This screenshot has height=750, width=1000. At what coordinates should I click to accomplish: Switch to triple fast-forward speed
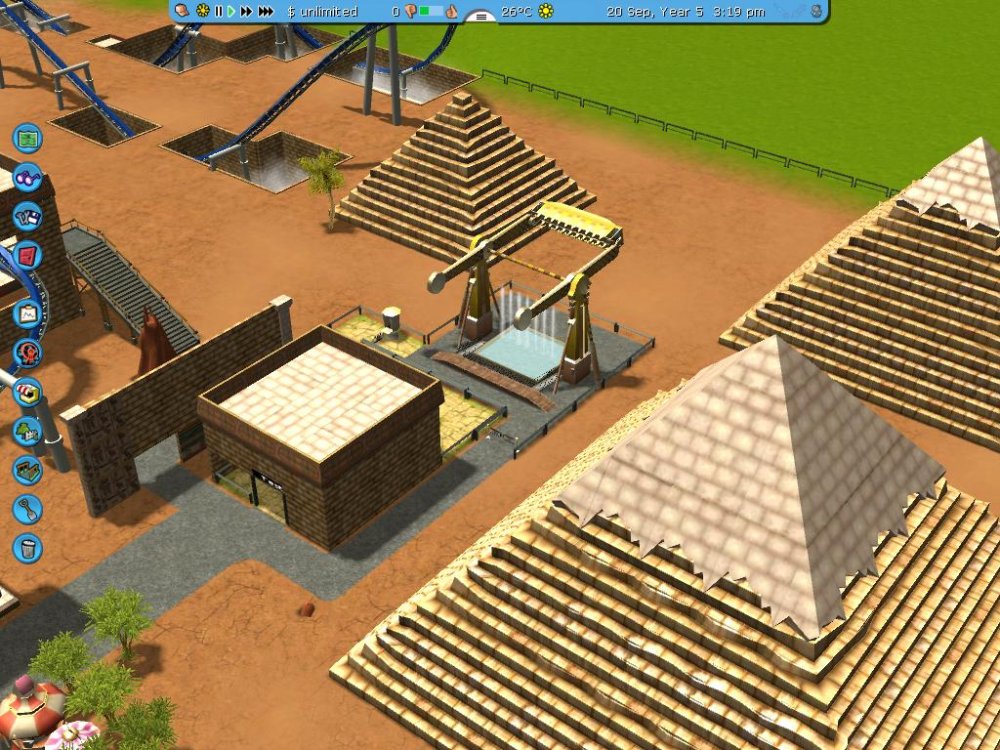(x=266, y=12)
